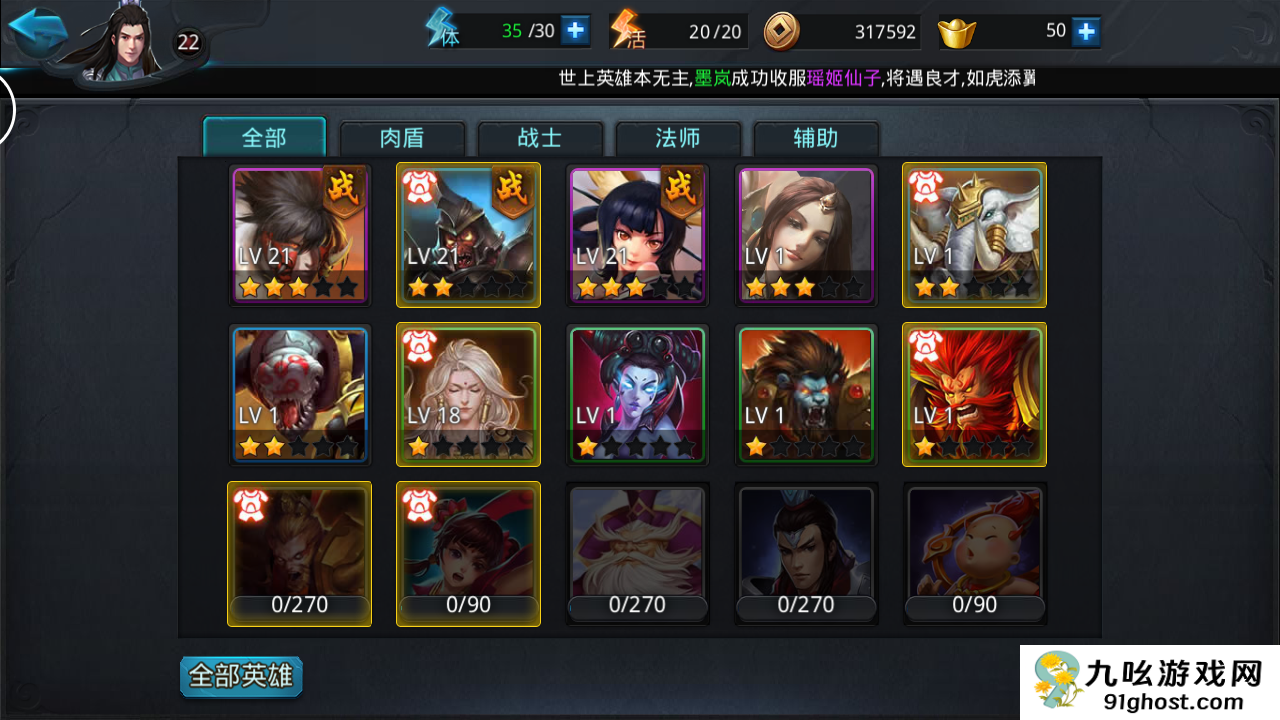Switch to the 战士 tab
The height and width of the screenshot is (720, 1280).
540,138
